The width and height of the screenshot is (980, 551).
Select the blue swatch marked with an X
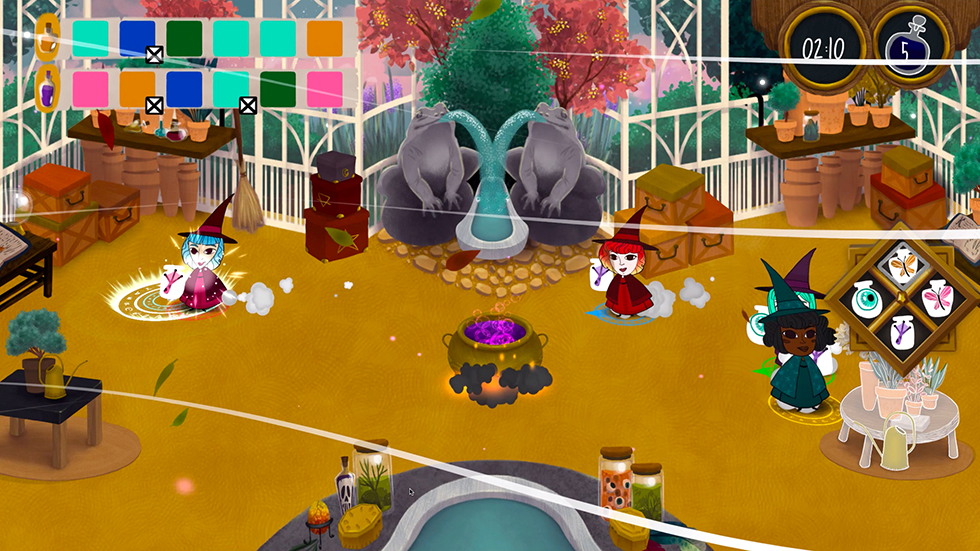click(x=138, y=40)
